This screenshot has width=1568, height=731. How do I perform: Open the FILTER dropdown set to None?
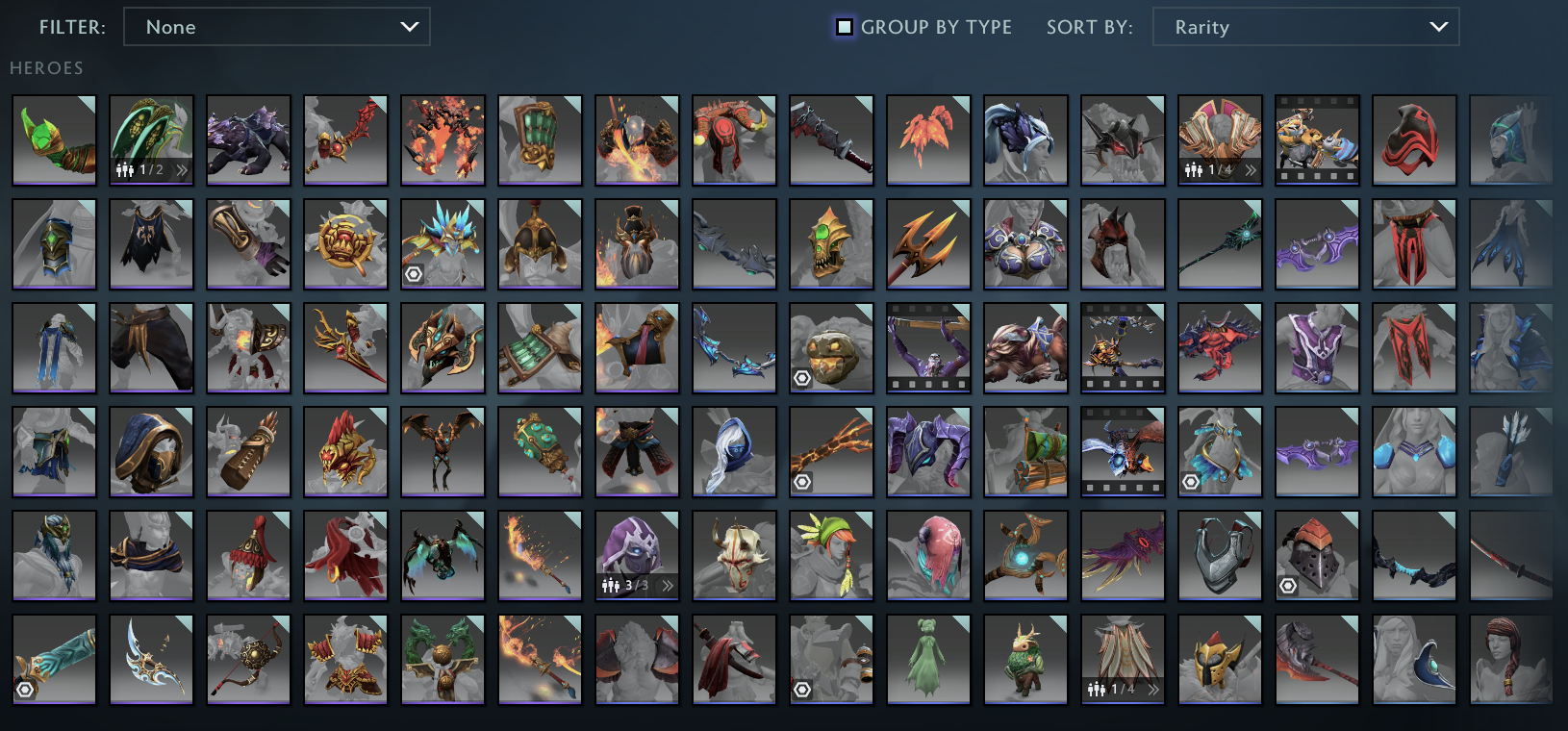tap(277, 27)
